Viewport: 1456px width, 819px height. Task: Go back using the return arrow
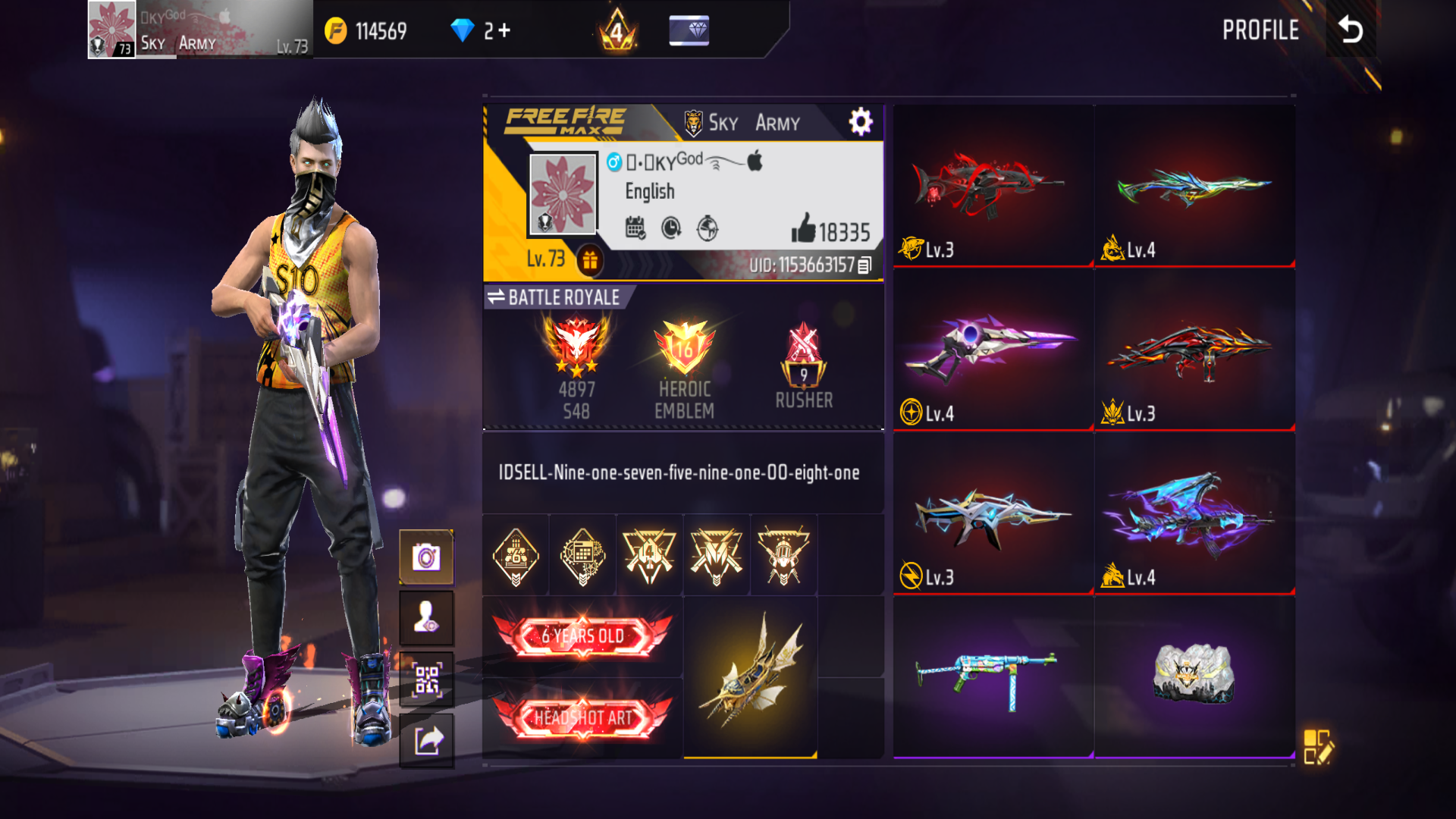pyautogui.click(x=1351, y=30)
